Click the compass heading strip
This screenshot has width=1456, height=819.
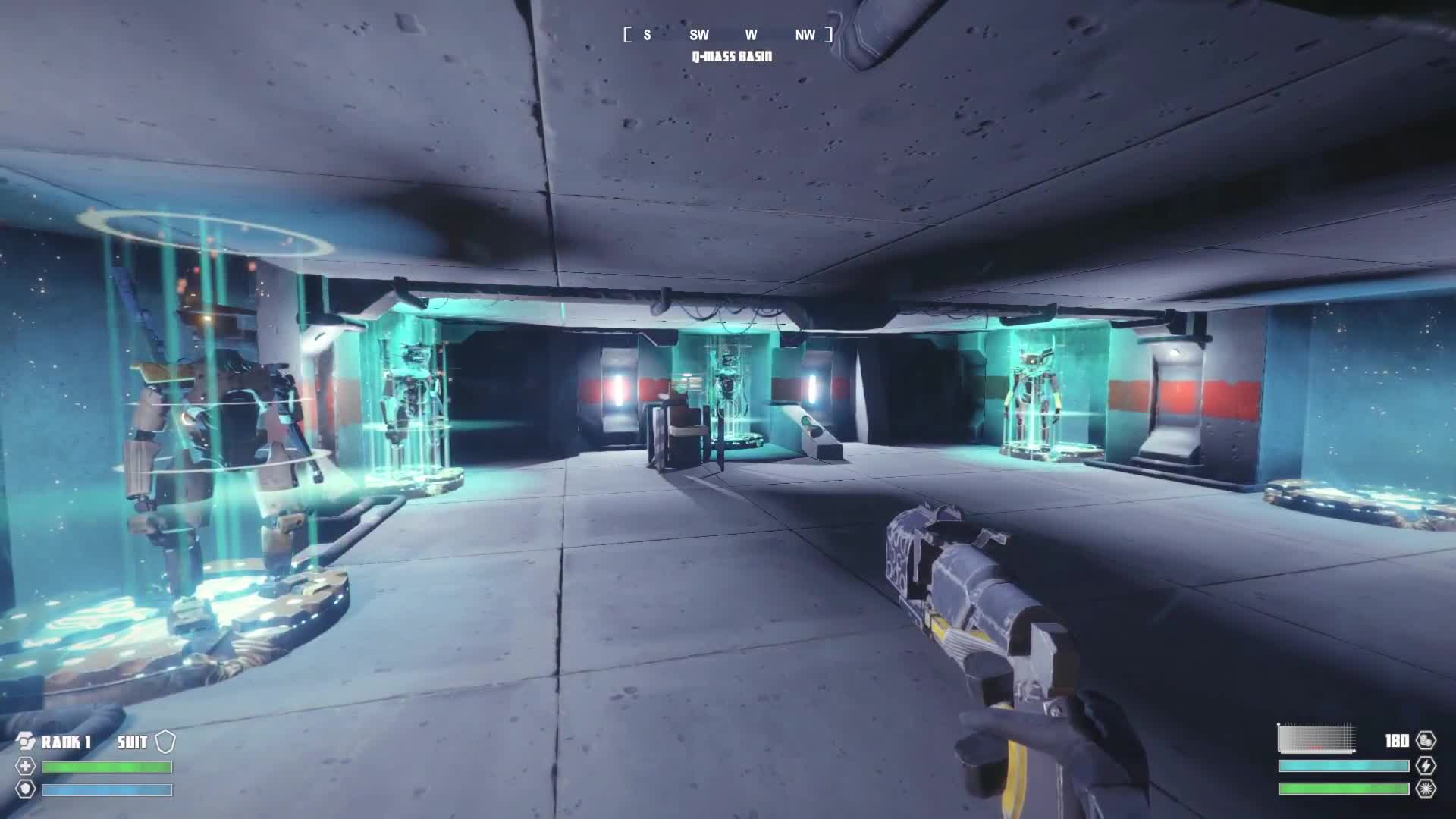tap(727, 35)
